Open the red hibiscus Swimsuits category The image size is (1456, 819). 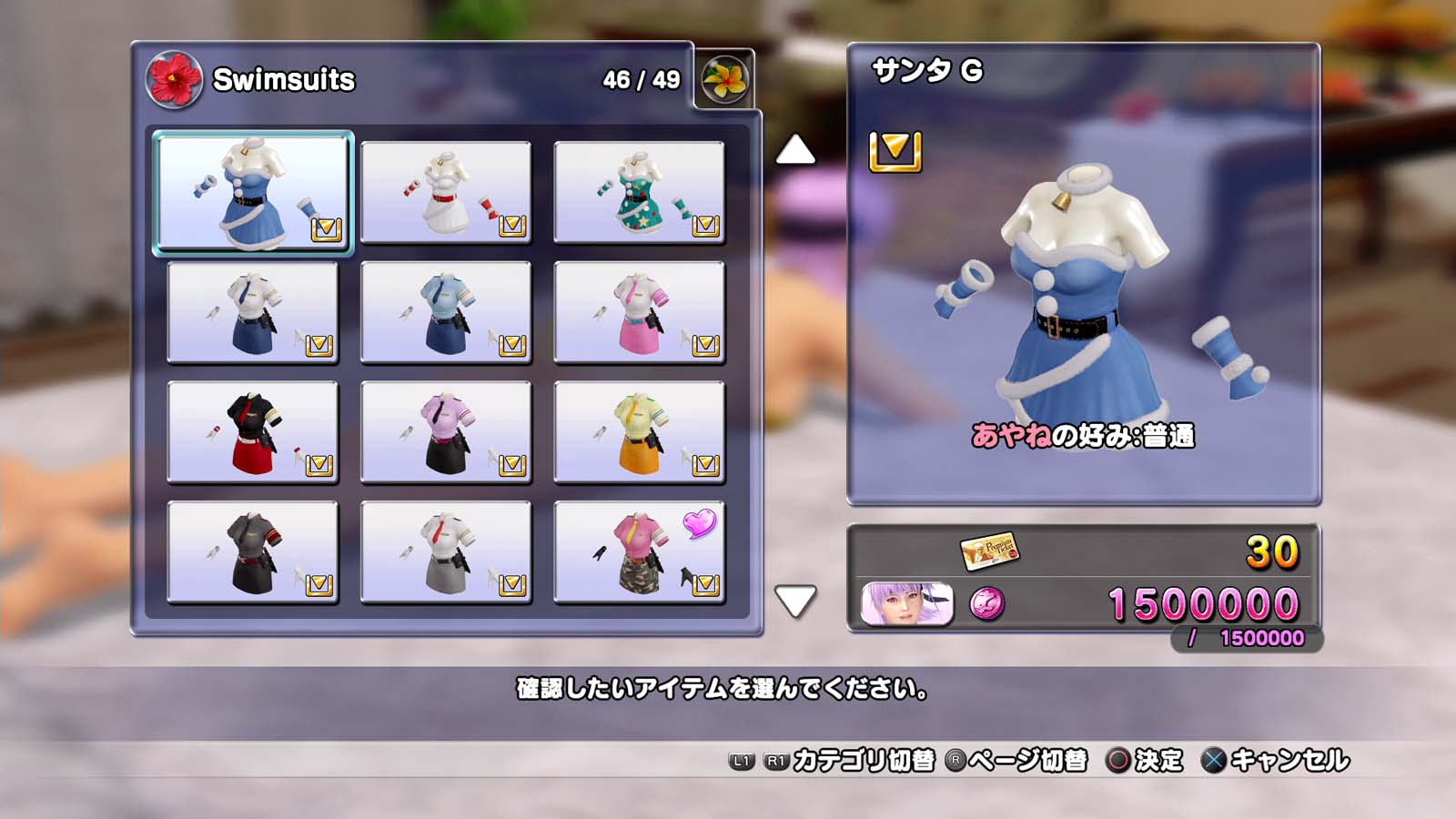pos(174,79)
